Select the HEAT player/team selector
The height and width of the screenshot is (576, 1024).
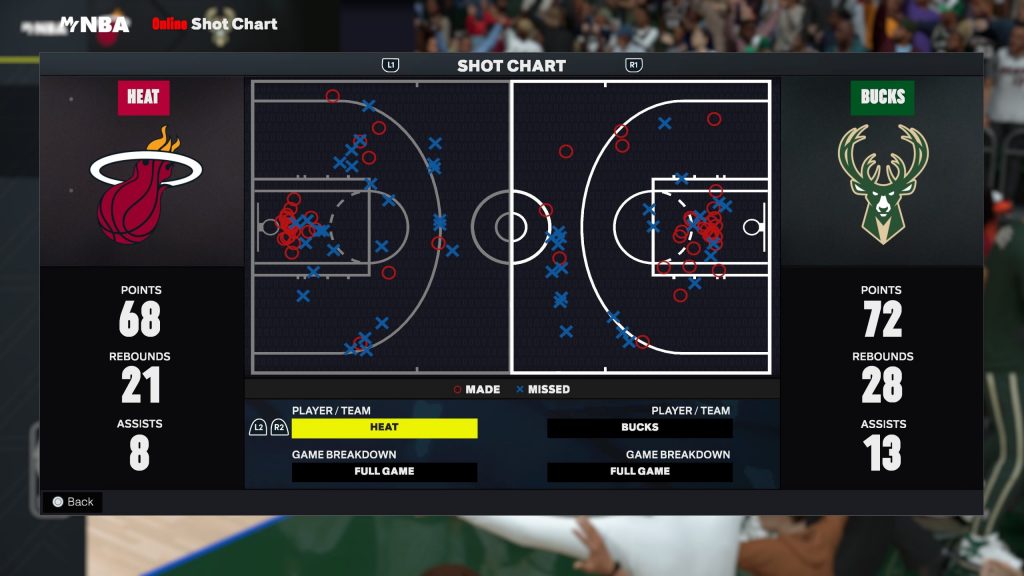tap(384, 428)
